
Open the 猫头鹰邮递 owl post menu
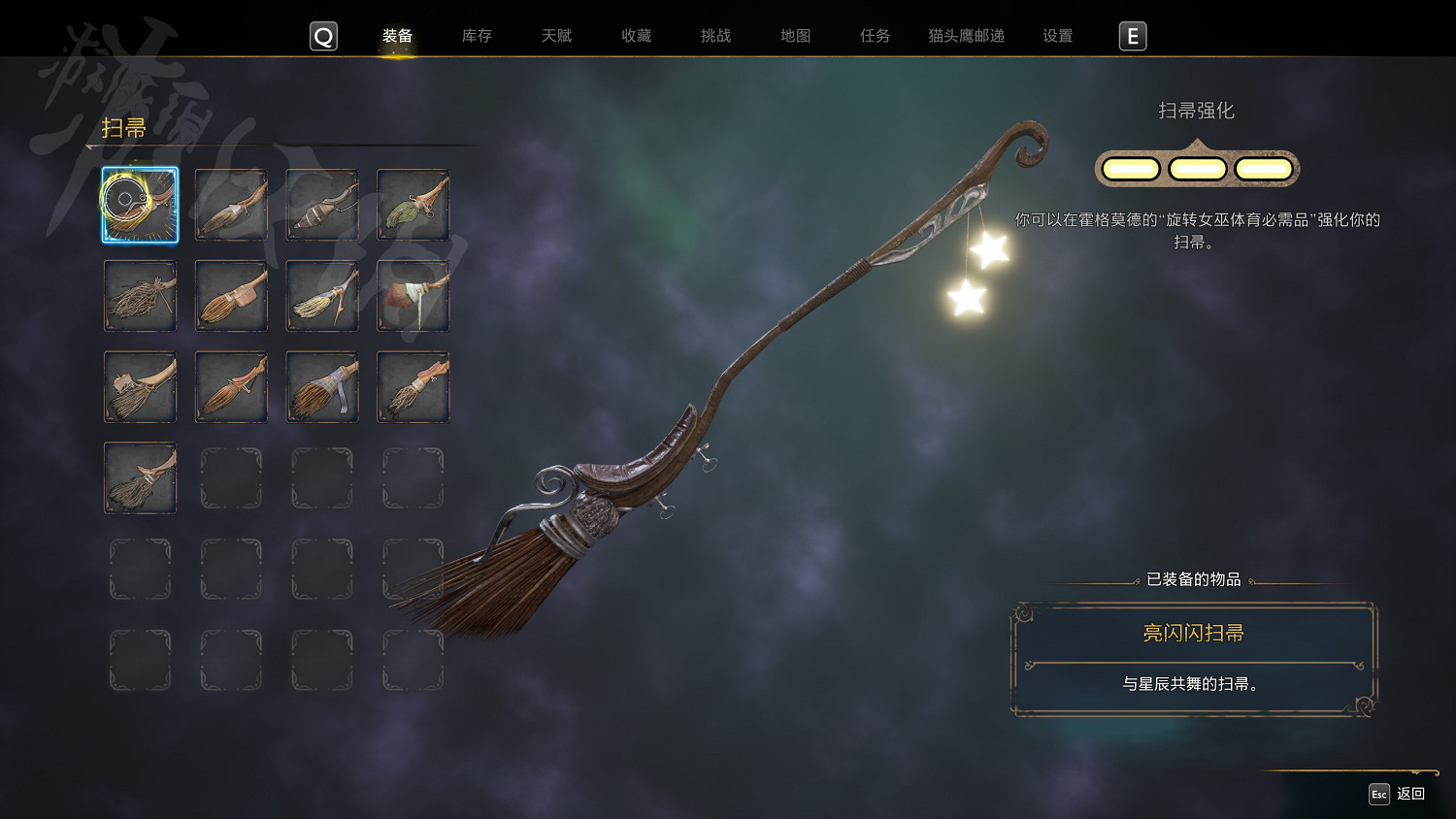click(x=965, y=36)
